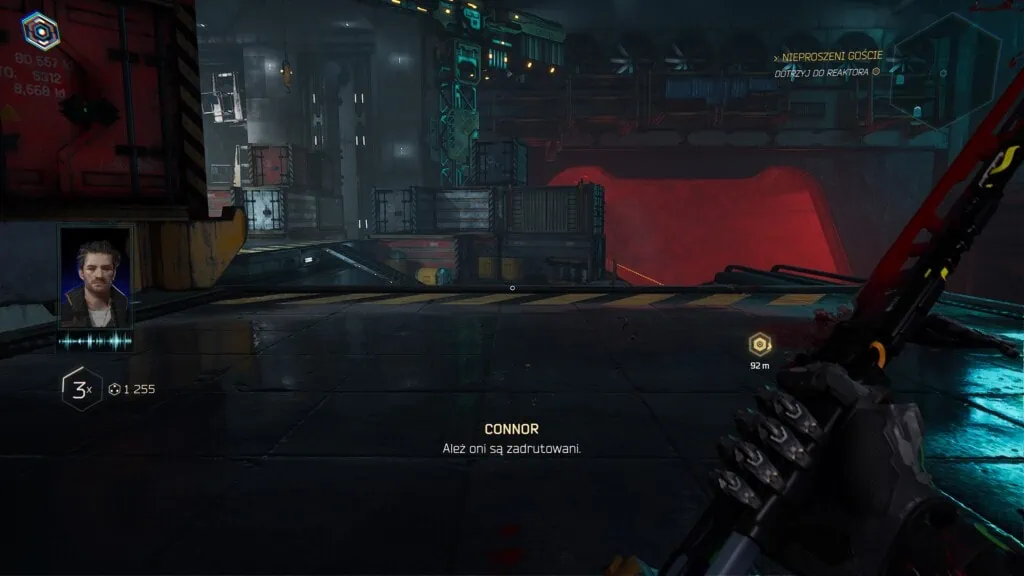
Task: Select the 3x combo hexagon icon
Action: 80,389
